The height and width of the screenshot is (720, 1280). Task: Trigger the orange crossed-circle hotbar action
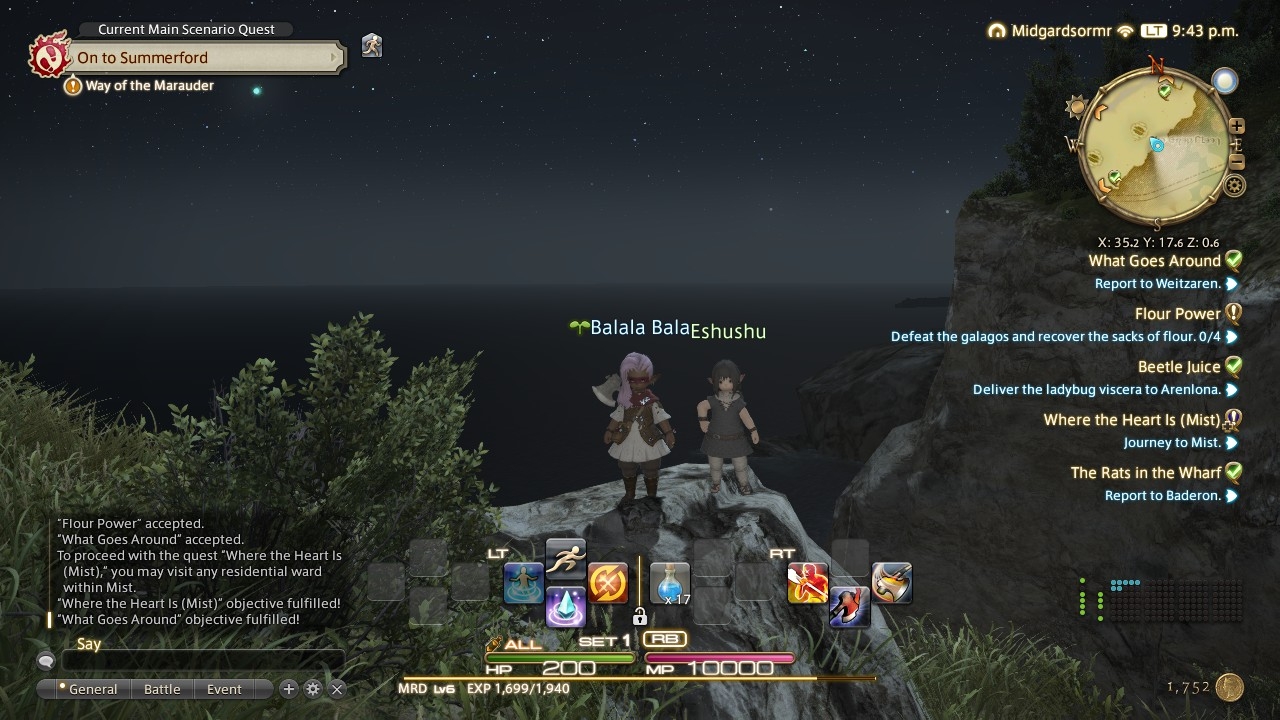[x=607, y=583]
